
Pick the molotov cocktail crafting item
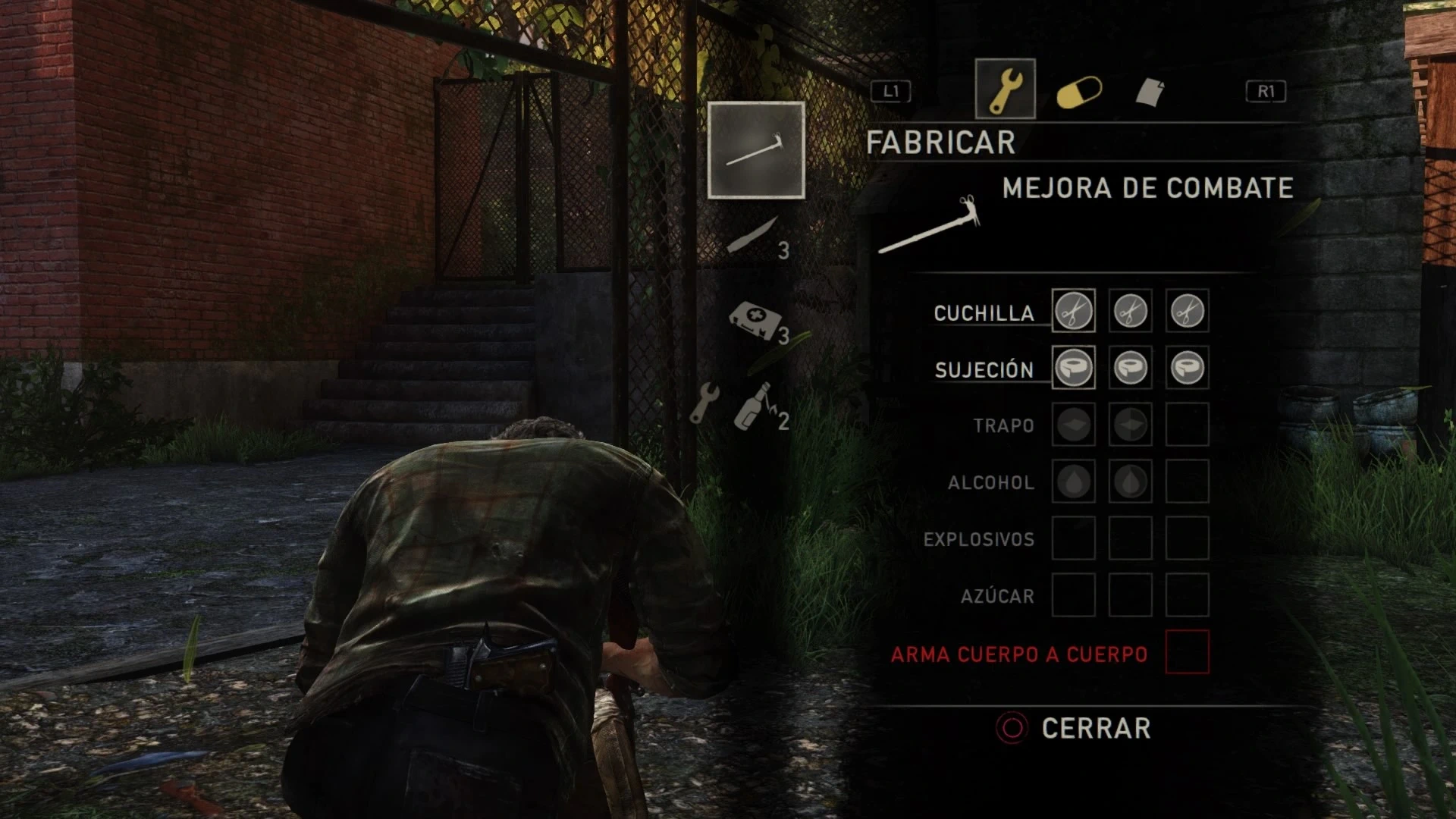coord(755,406)
